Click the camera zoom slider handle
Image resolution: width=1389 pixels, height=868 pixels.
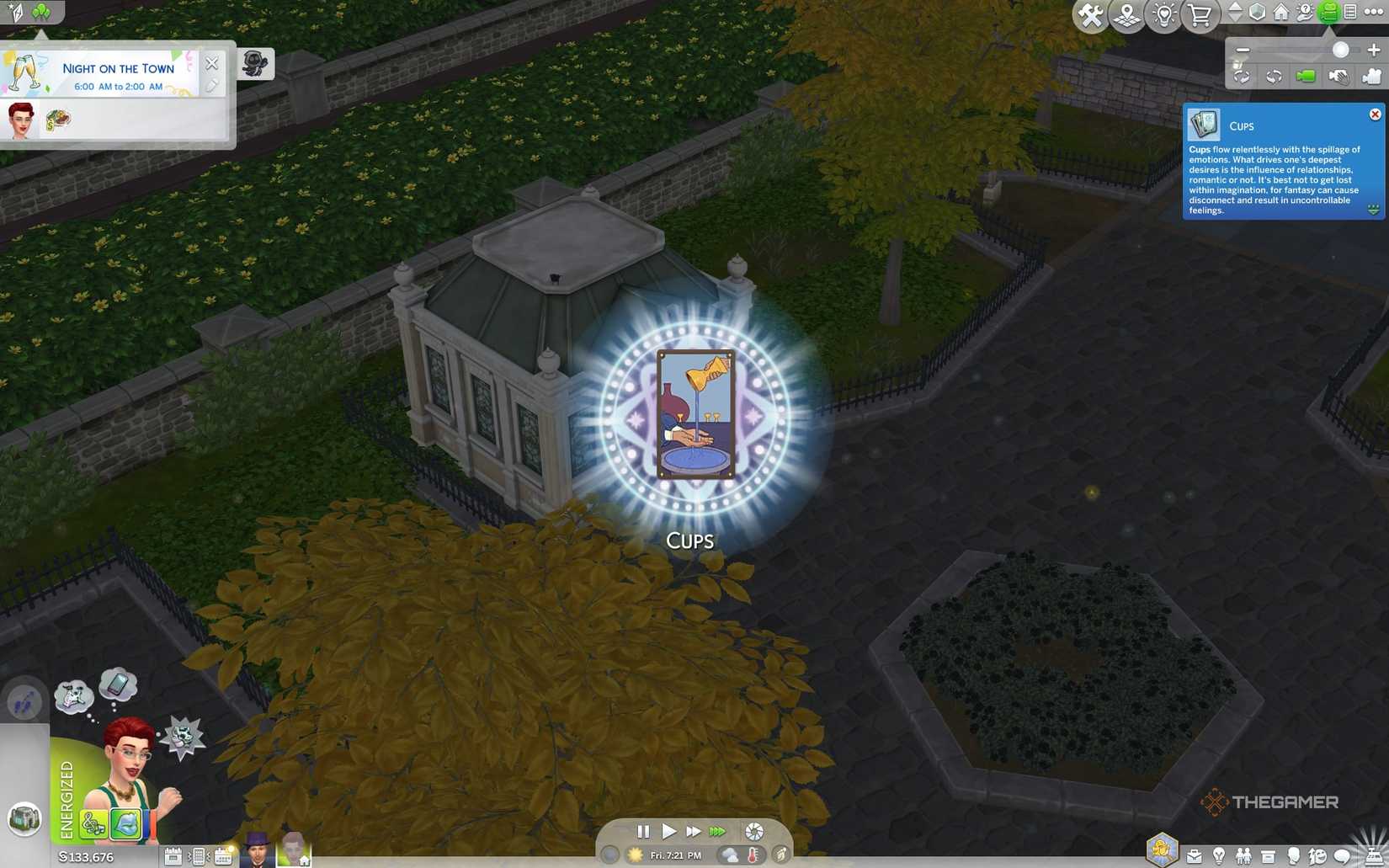click(1340, 50)
